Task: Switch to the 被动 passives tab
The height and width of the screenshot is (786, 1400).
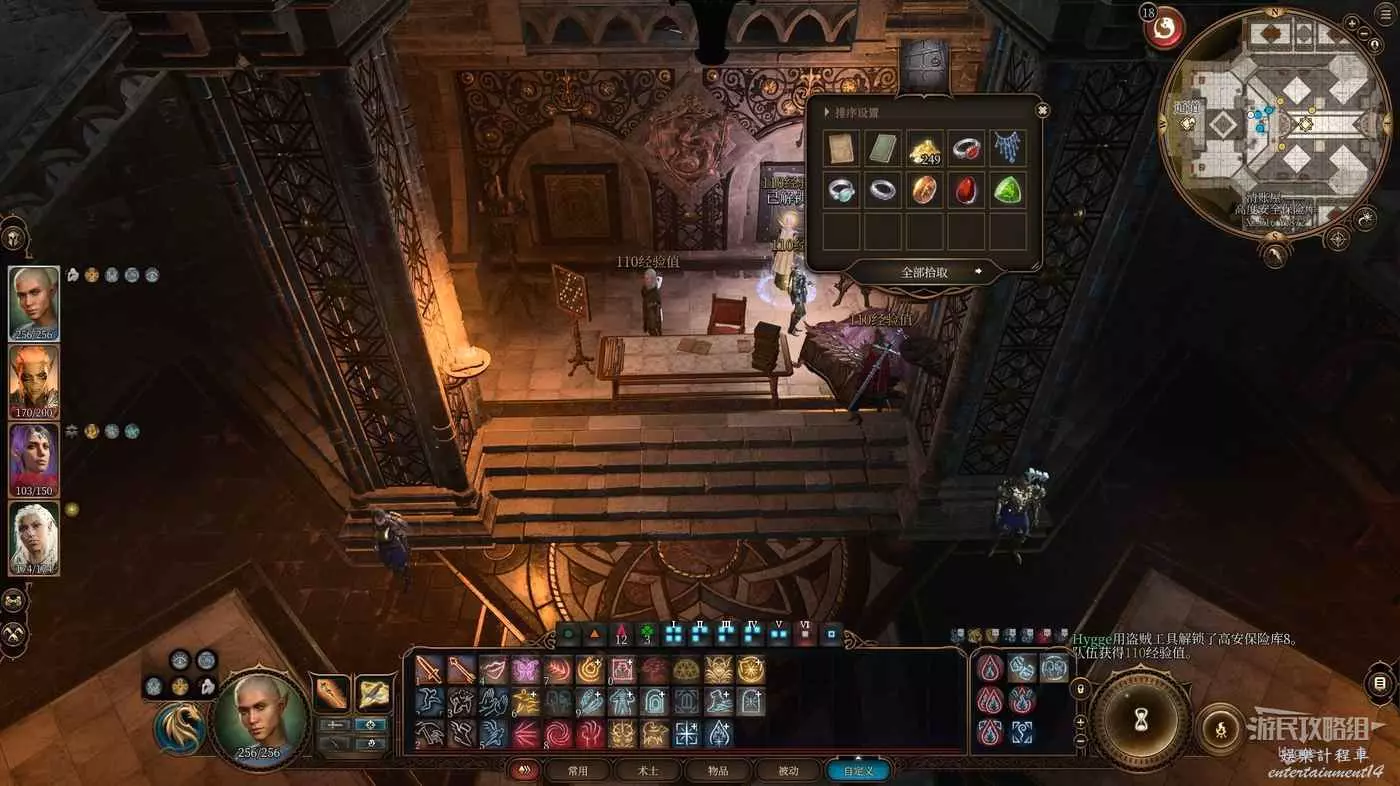Action: [789, 771]
